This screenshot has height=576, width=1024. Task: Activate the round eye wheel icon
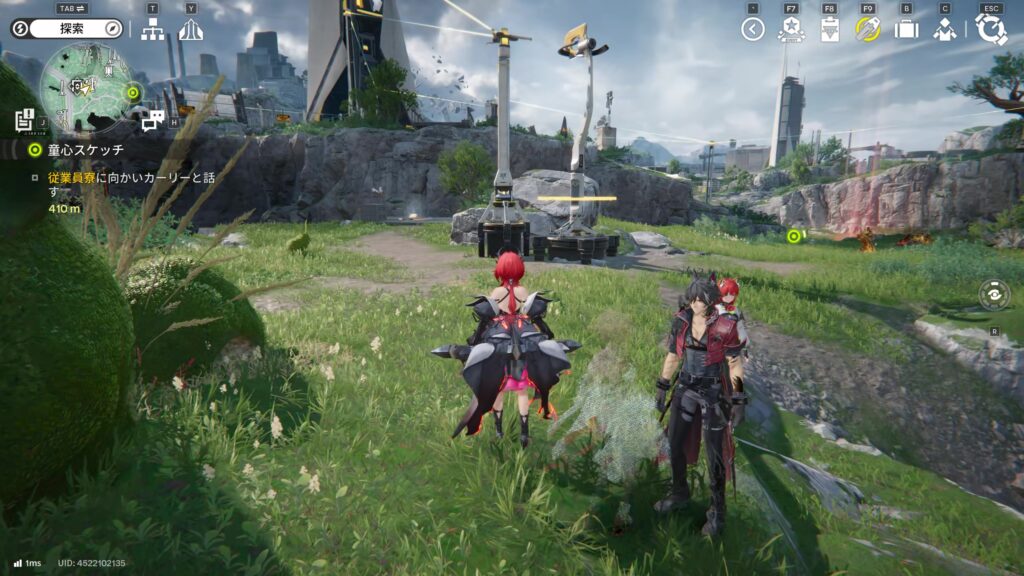[x=994, y=295]
